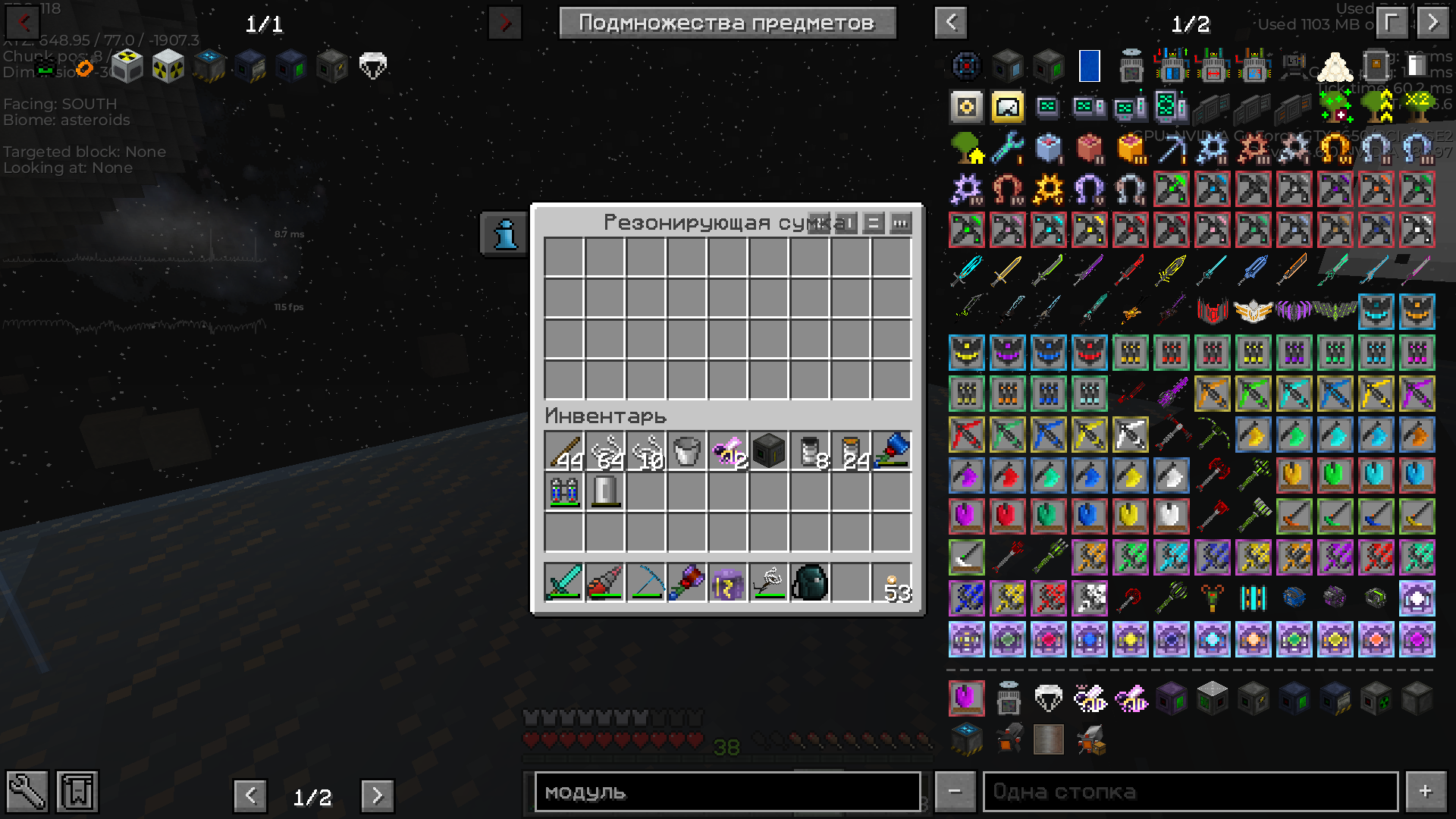
Task: Open the bookmark book button
Action: (77, 792)
